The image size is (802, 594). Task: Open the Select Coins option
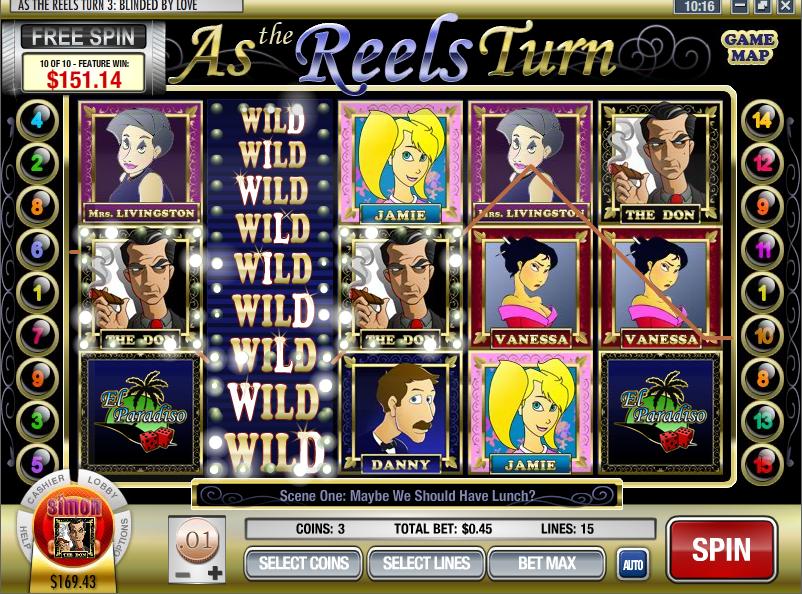(304, 563)
